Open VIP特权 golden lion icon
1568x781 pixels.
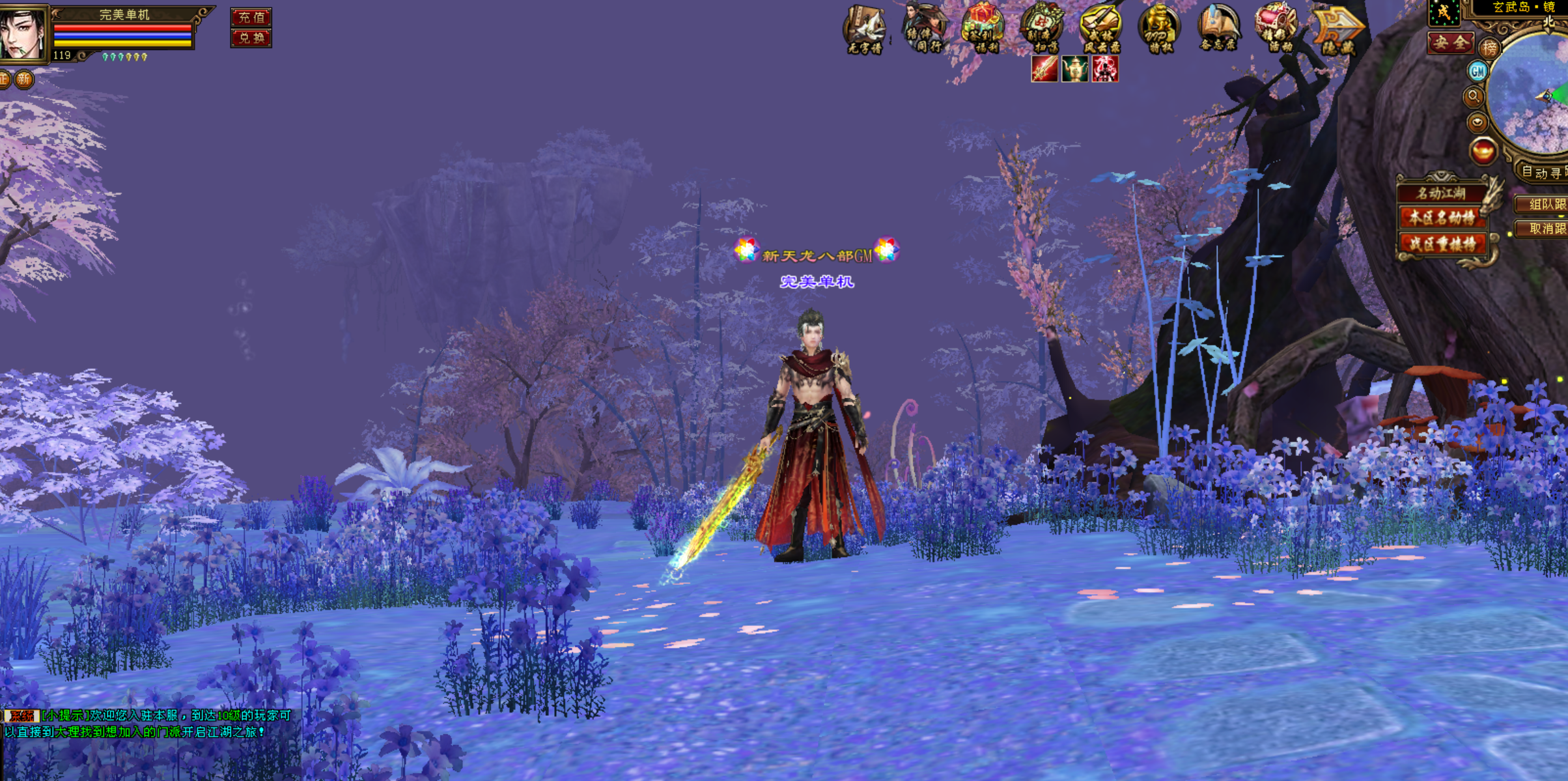pyautogui.click(x=1158, y=28)
